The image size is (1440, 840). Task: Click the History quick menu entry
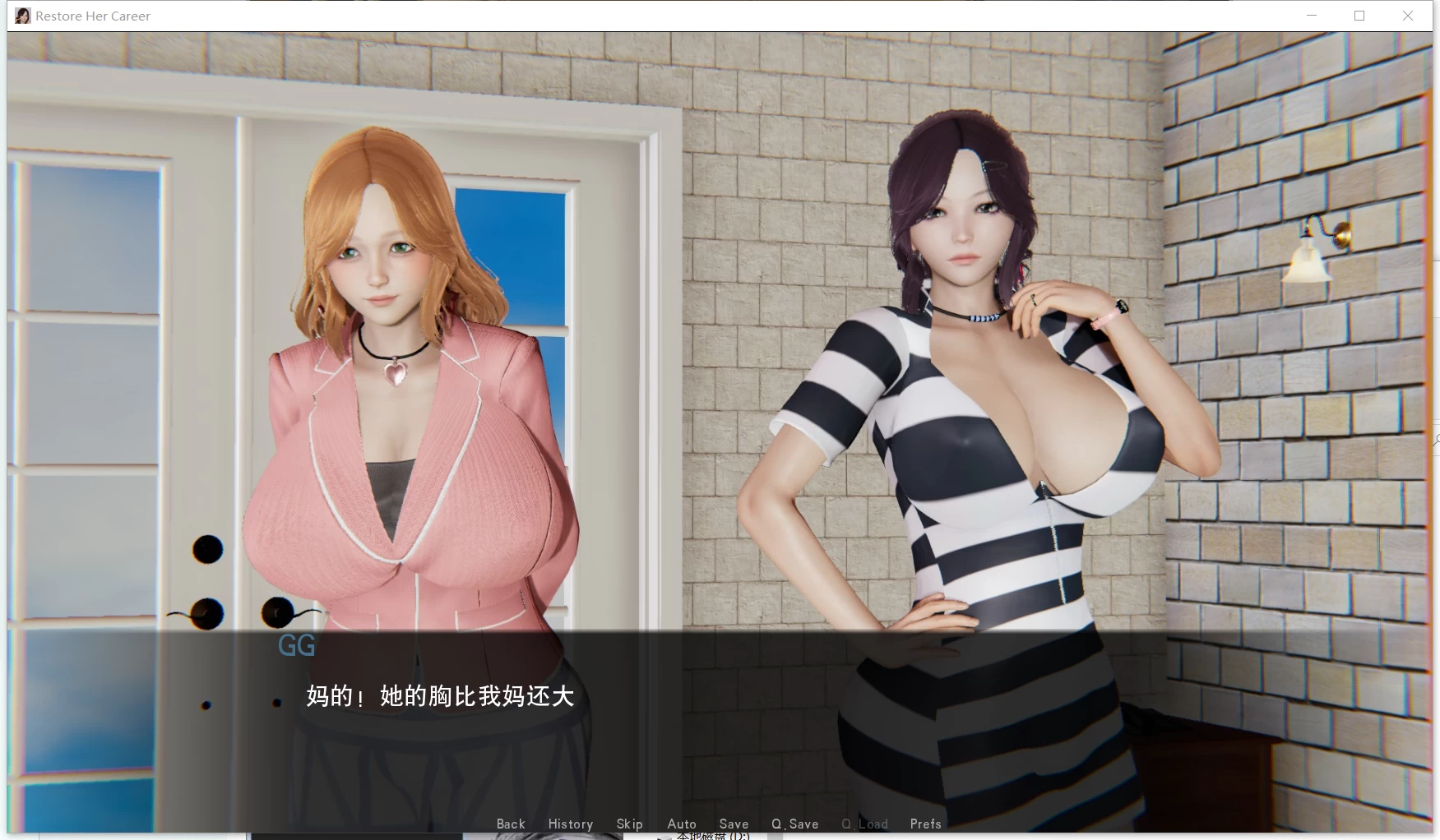pos(571,824)
